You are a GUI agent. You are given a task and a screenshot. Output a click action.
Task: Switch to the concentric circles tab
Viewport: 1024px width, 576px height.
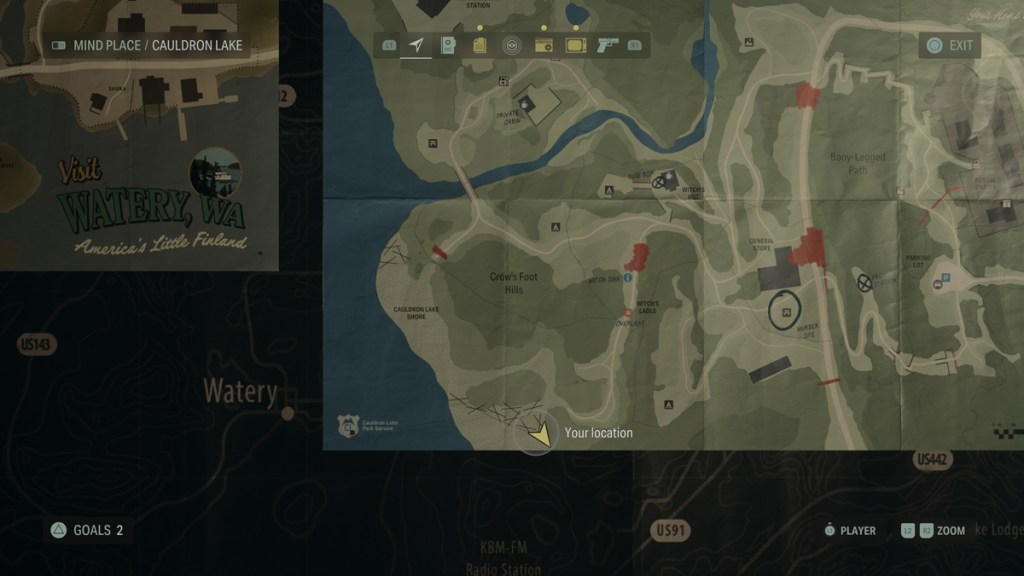pyautogui.click(x=511, y=45)
